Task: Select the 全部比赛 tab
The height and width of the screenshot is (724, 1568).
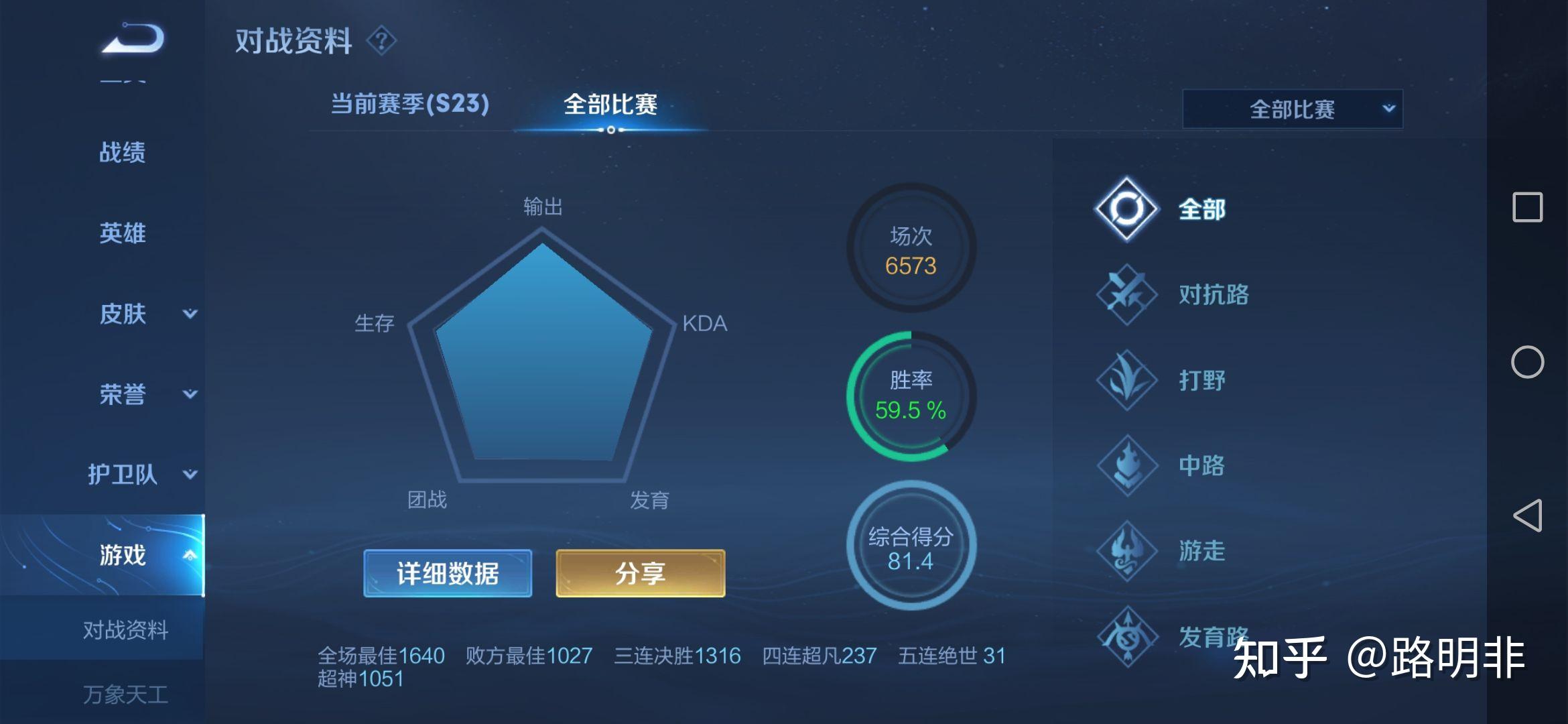Action: (x=610, y=105)
